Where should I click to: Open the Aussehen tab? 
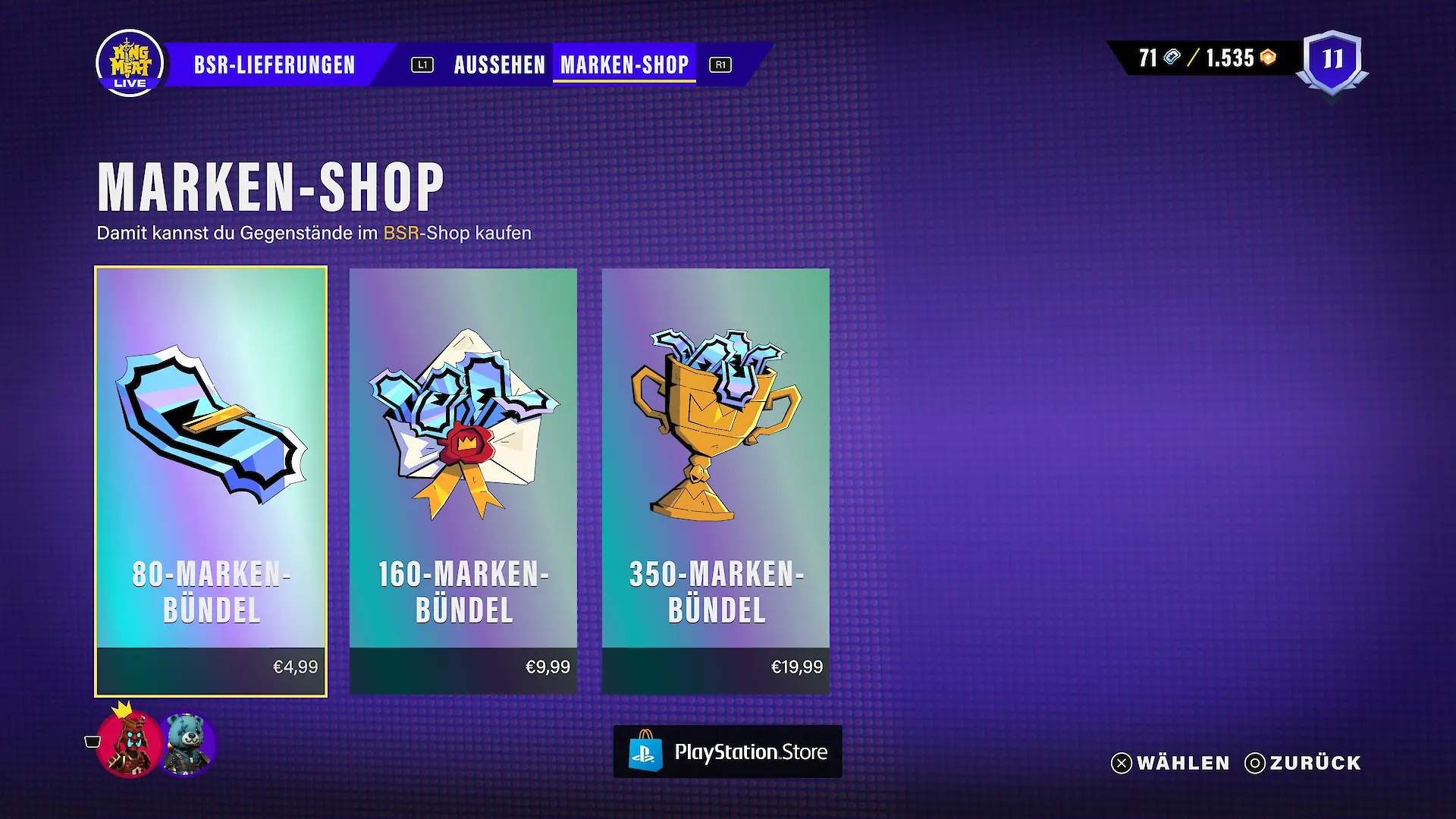coord(499,65)
